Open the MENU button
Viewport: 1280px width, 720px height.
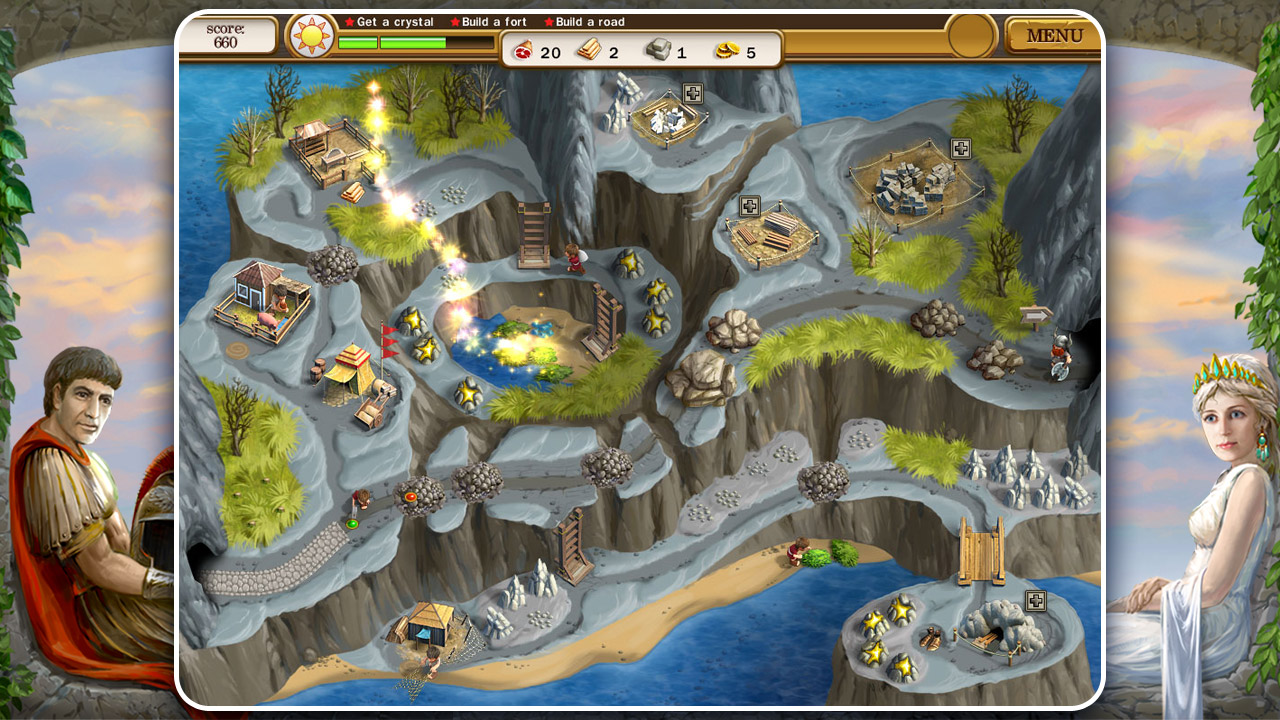point(1056,35)
